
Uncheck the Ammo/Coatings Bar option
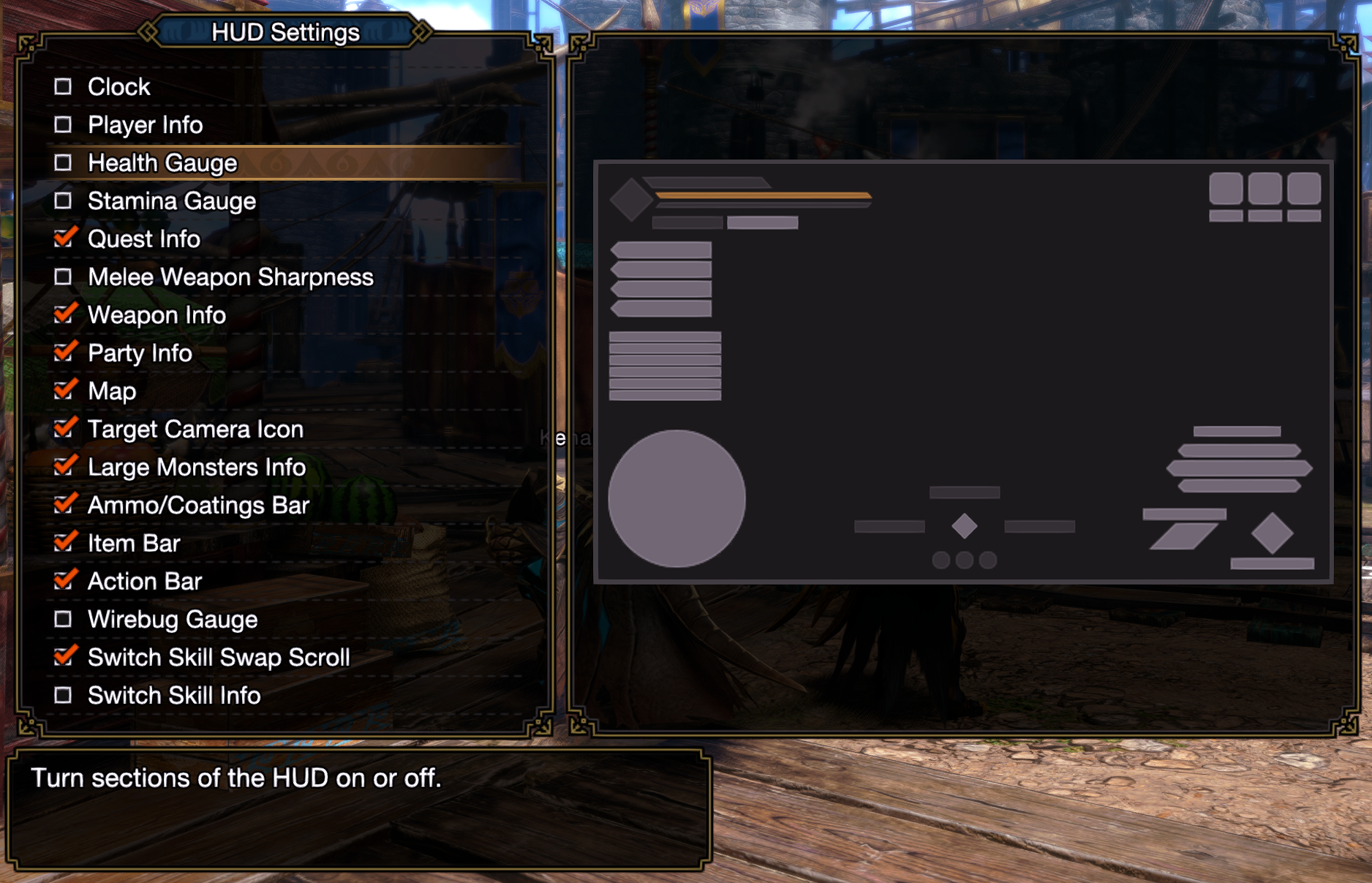pos(64,506)
